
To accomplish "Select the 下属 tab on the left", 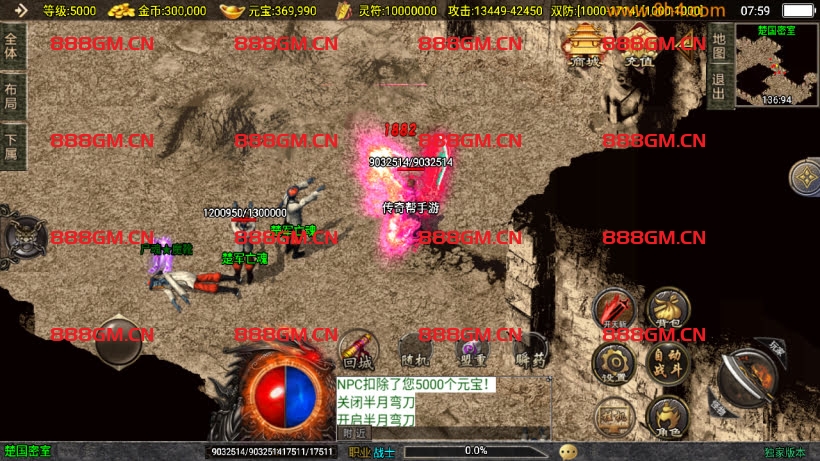I will pyautogui.click(x=12, y=146).
